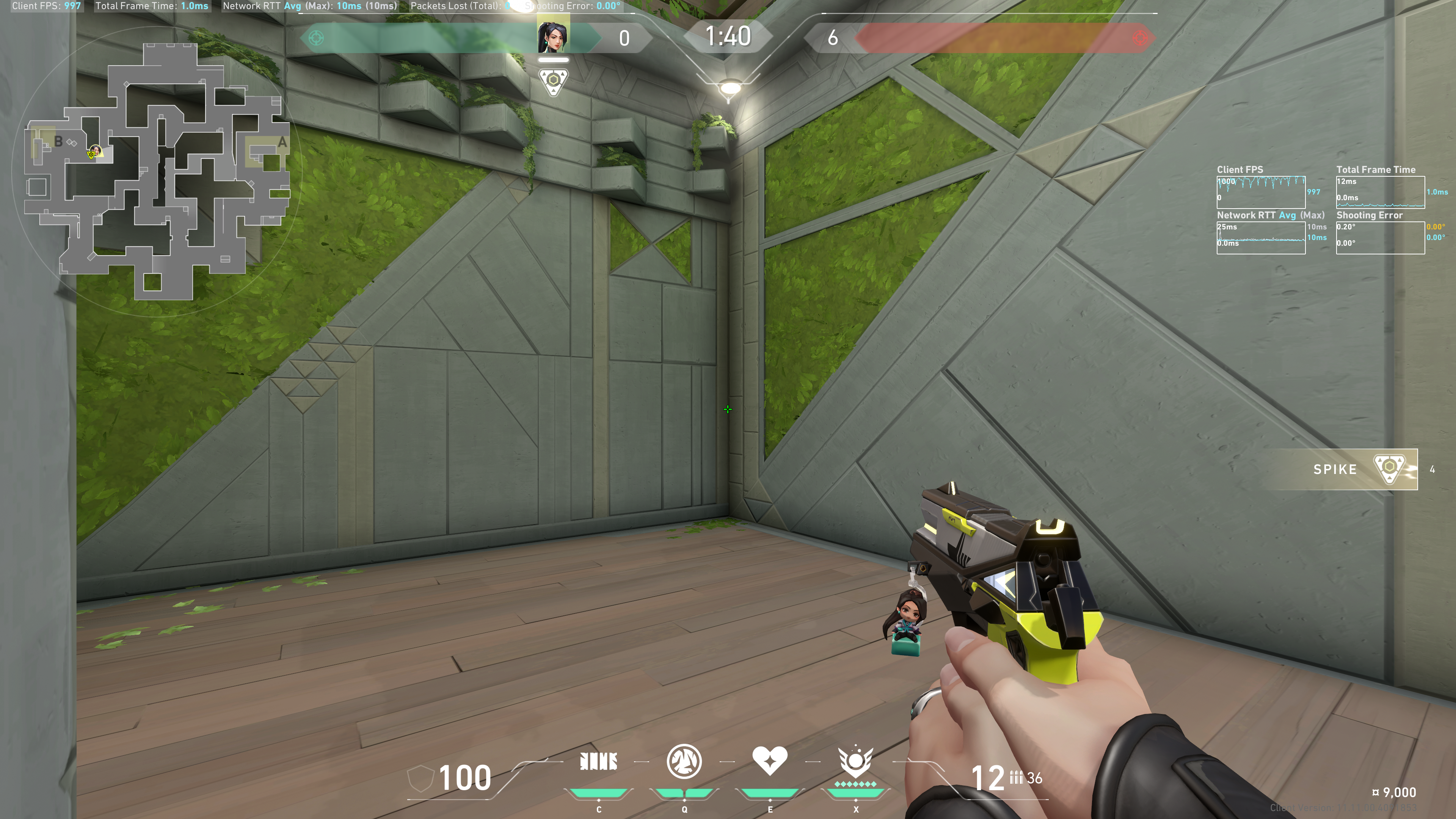
Task: Click the Network RTT graph
Action: click(x=1260, y=238)
